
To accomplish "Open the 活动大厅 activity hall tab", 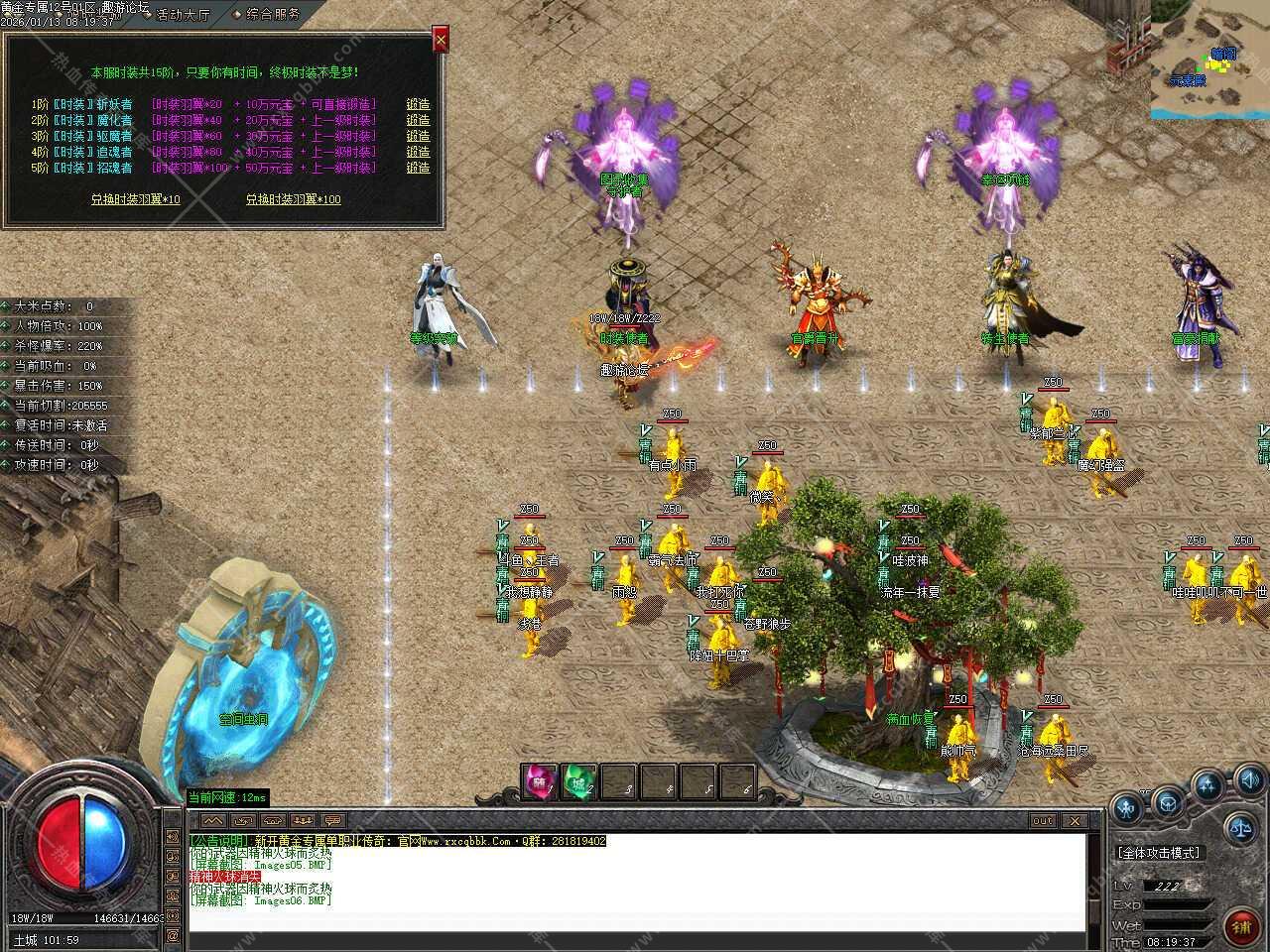I will point(182,14).
